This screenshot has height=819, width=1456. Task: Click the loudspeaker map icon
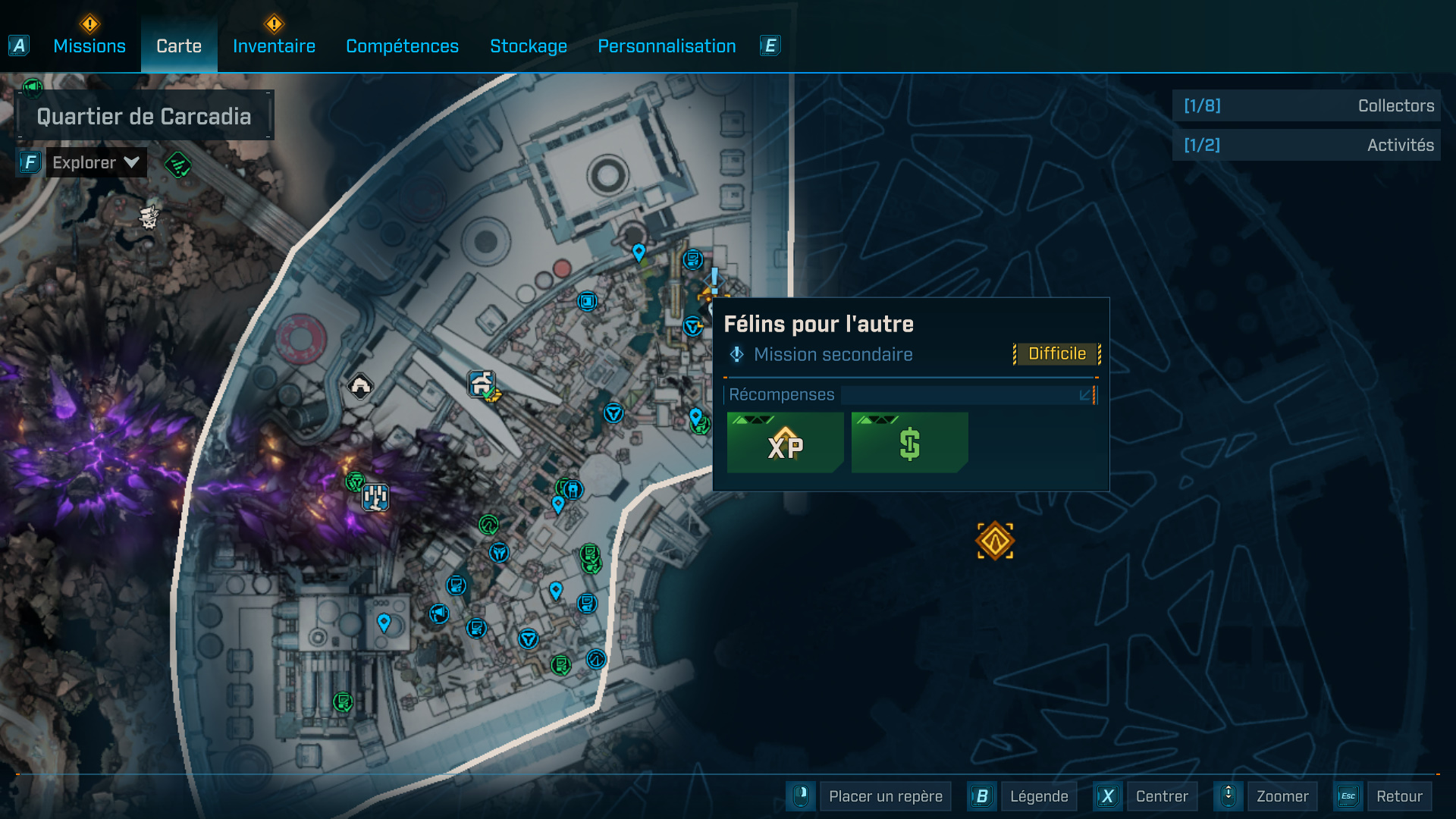tap(439, 614)
